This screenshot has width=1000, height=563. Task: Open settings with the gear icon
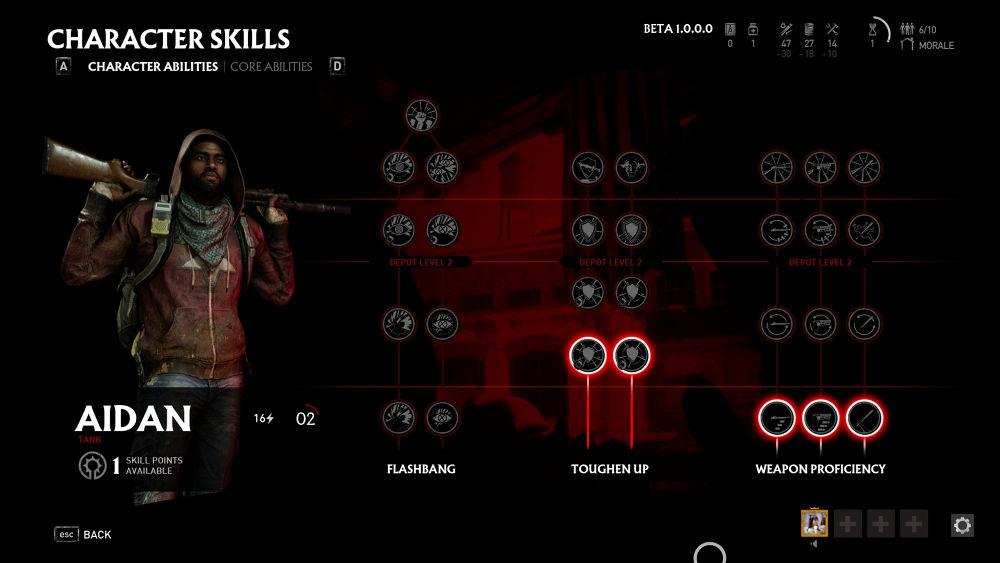[962, 525]
